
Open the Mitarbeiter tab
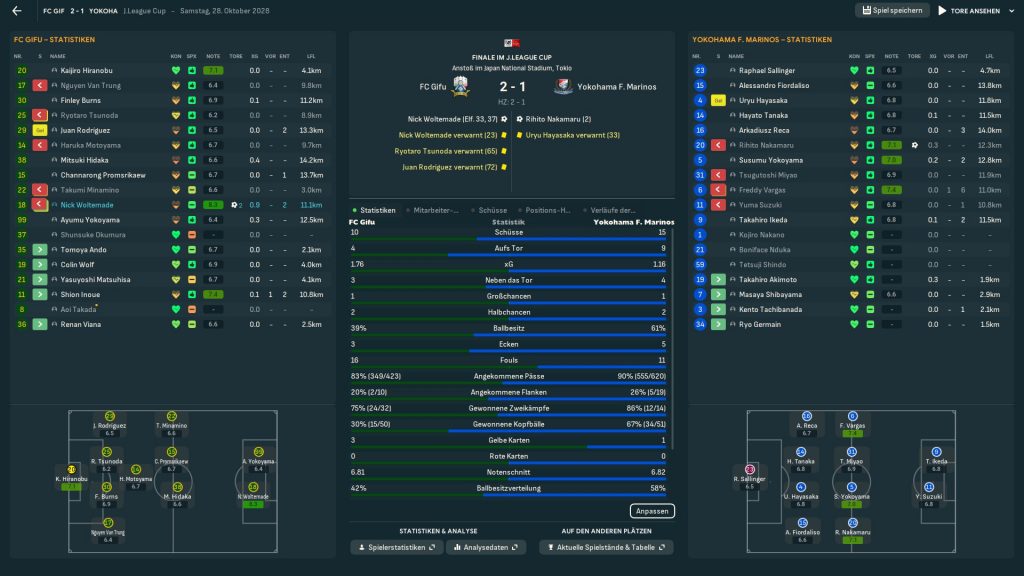pyautogui.click(x=436, y=210)
